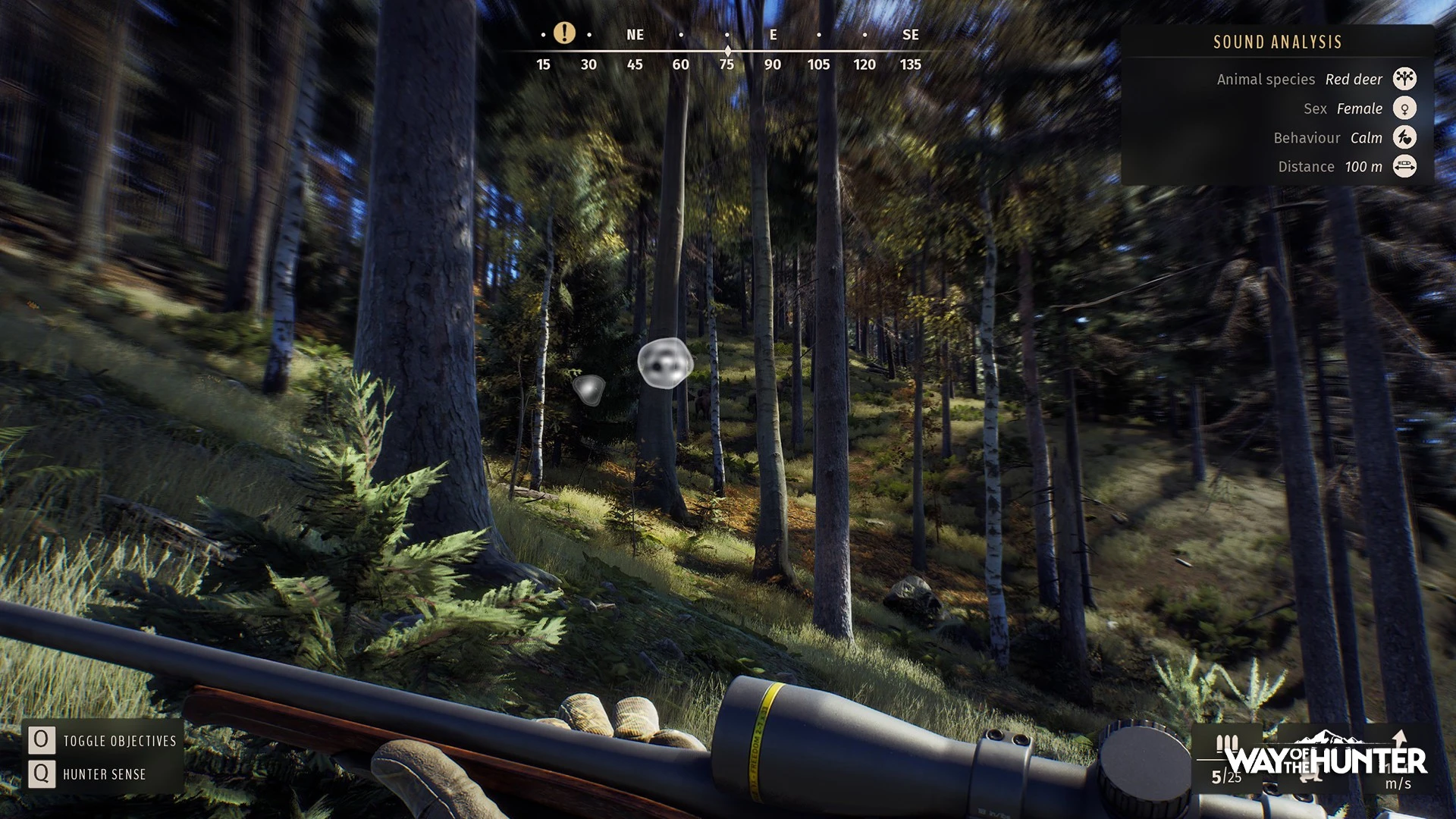Click the distance icon in Sound Analysis
The width and height of the screenshot is (1456, 819).
click(1404, 166)
